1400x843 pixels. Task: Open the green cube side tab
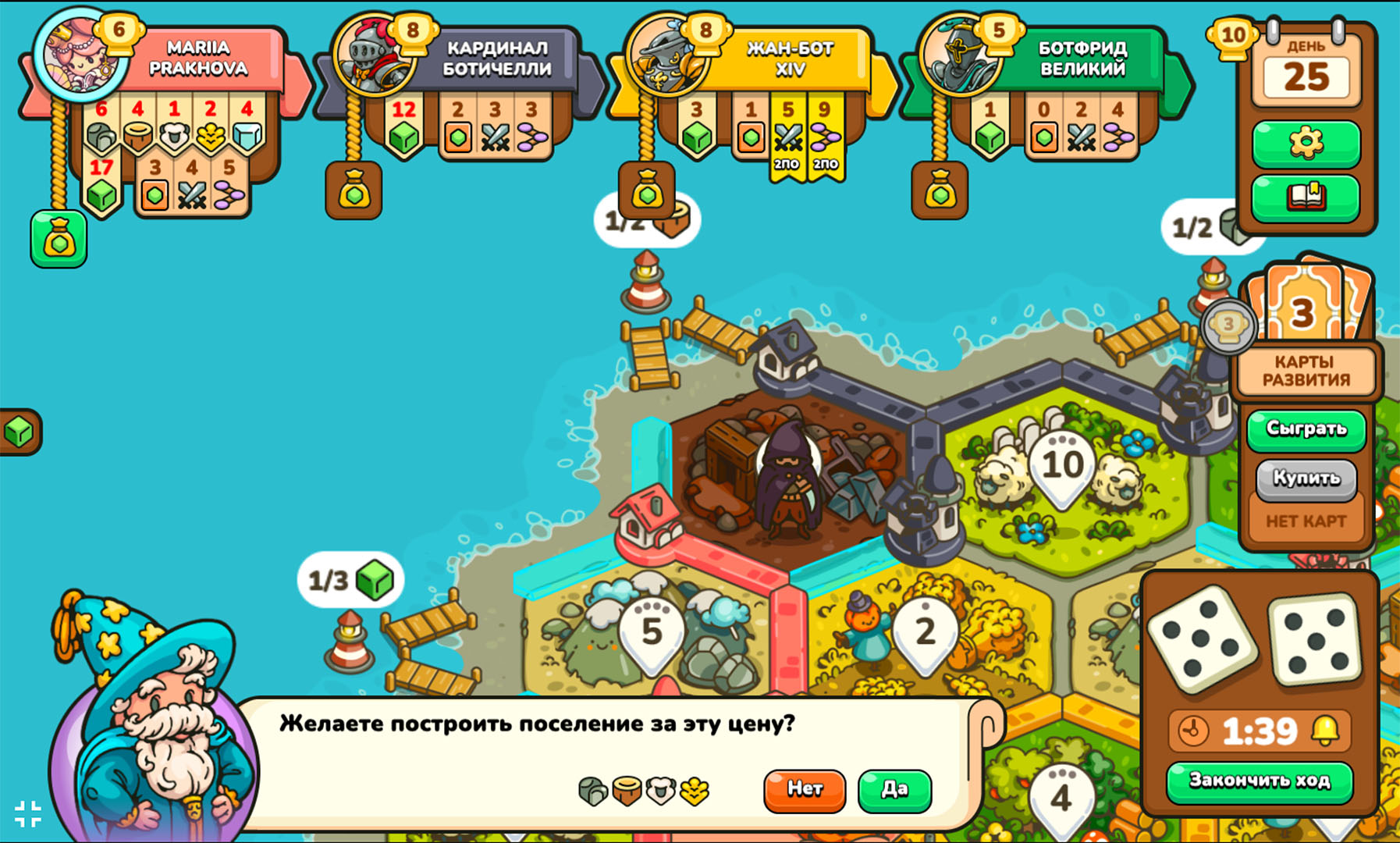pyautogui.click(x=19, y=432)
